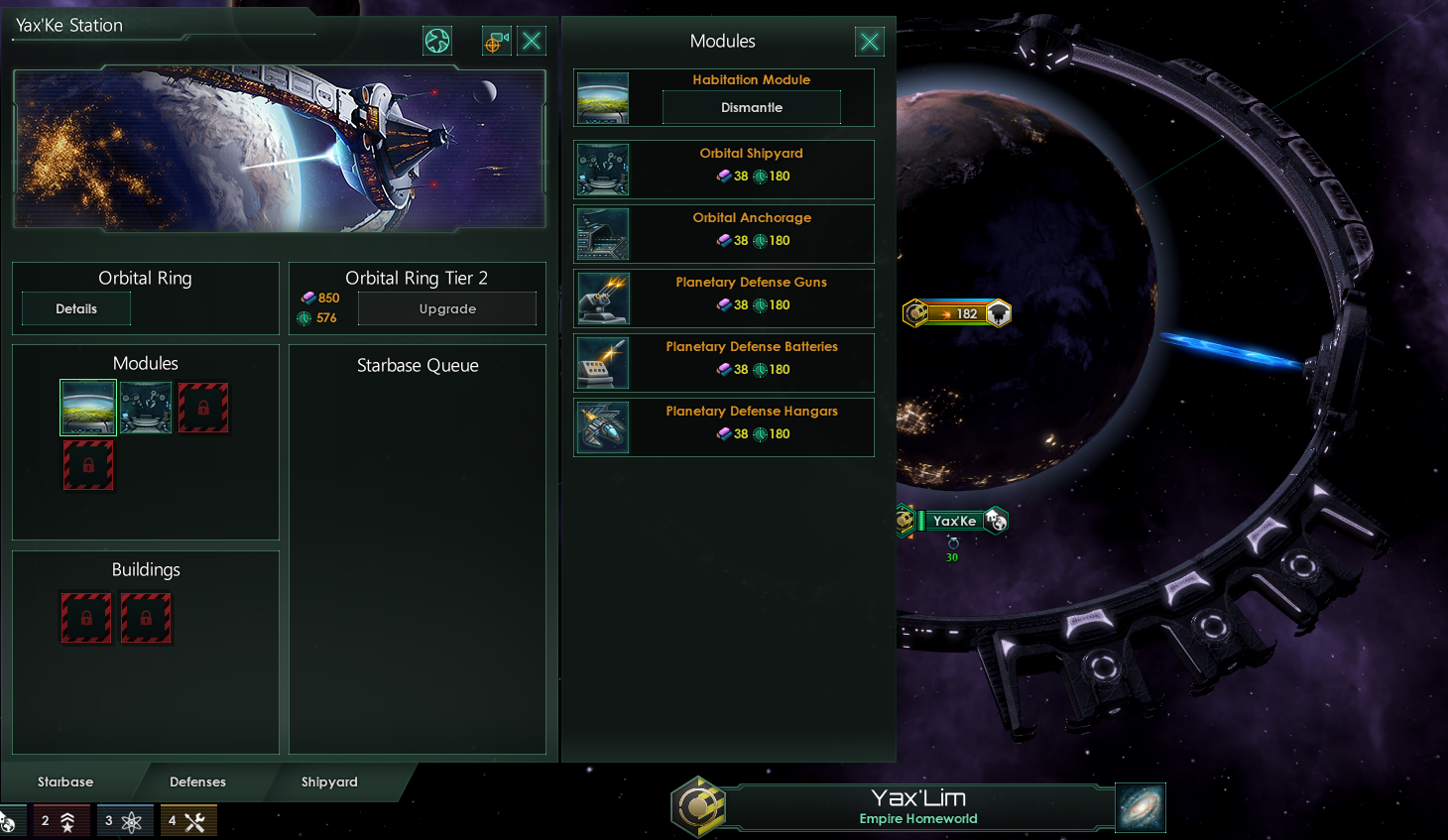1448x840 pixels.
Task: Dismantle the Habitation Module
Action: (751, 107)
